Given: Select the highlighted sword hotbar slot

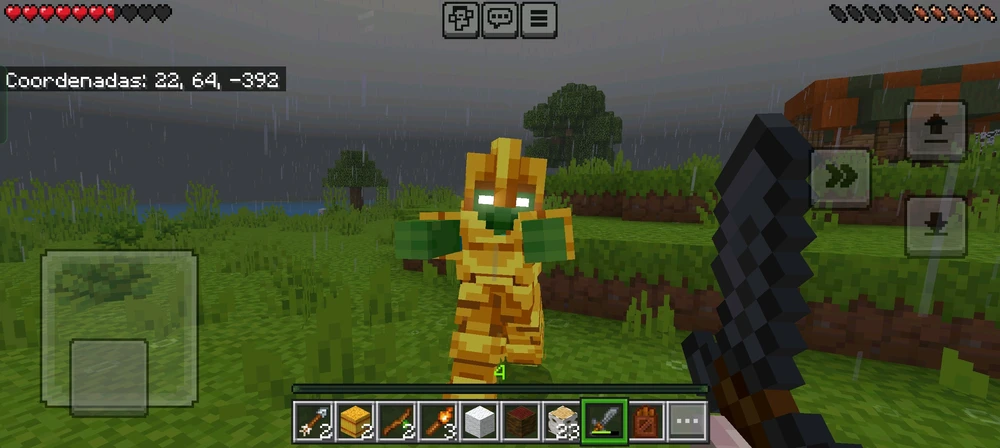Looking at the screenshot, I should (607, 420).
